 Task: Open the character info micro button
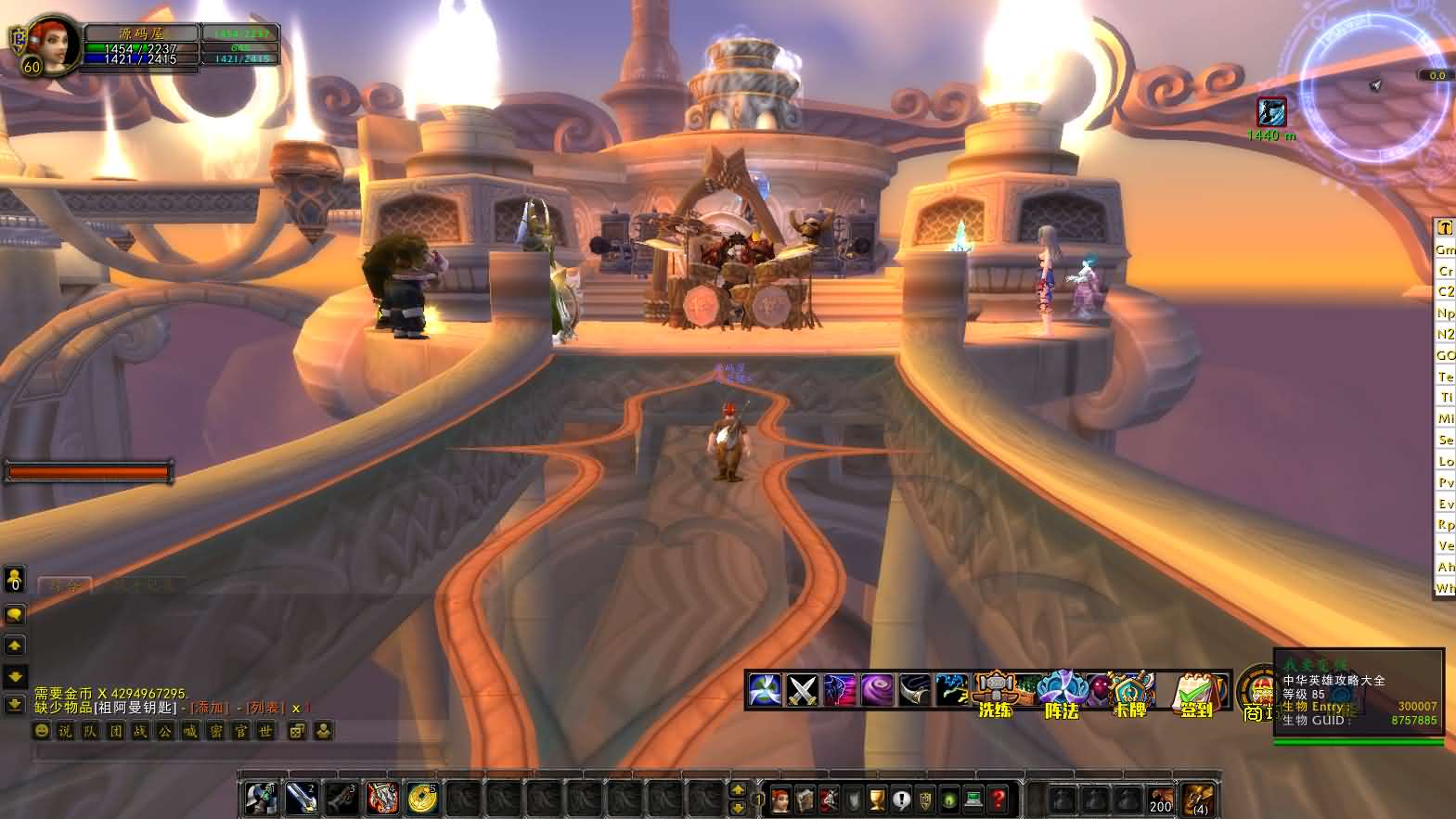tap(780, 799)
